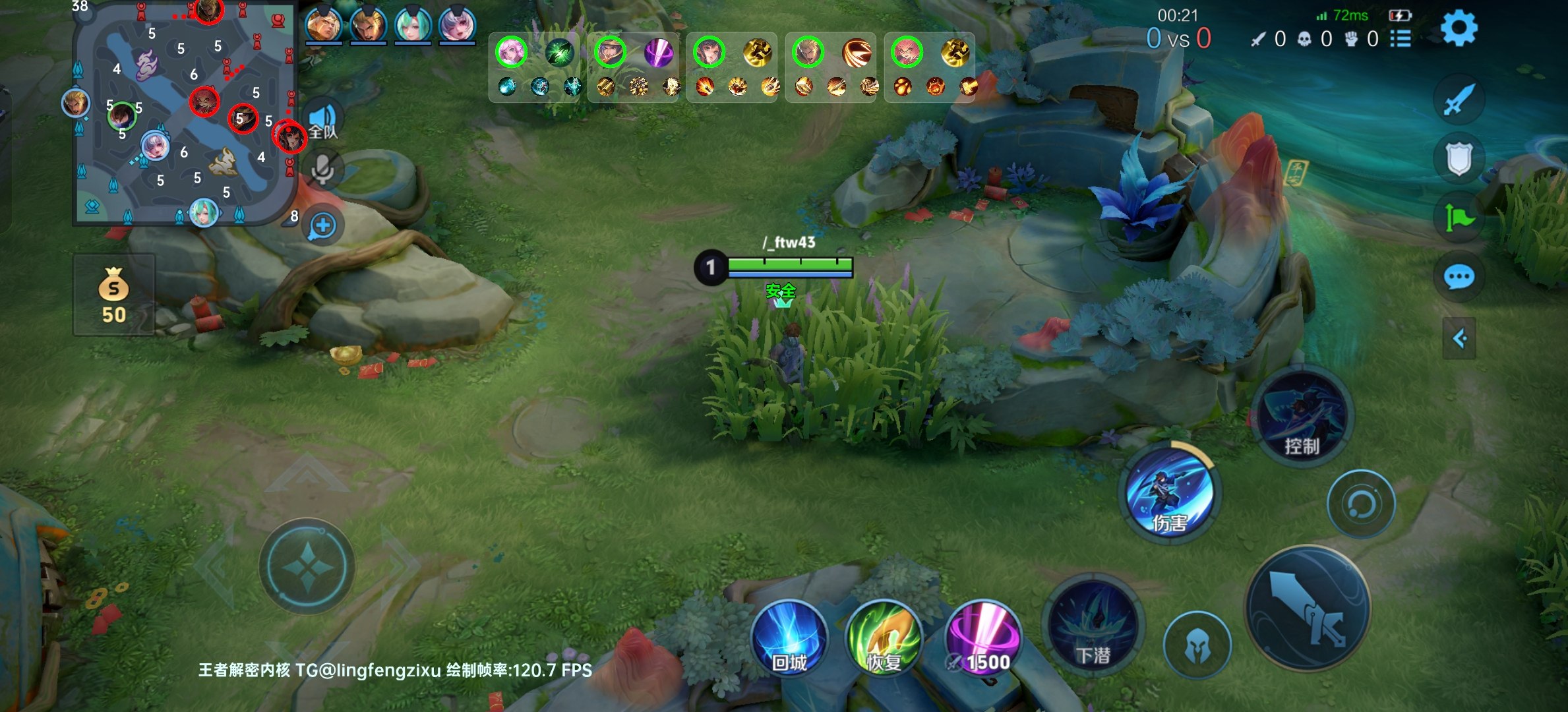Viewport: 1568px width, 712px height.
Task: Toggle the 全队 team voice speaker
Action: click(x=323, y=120)
